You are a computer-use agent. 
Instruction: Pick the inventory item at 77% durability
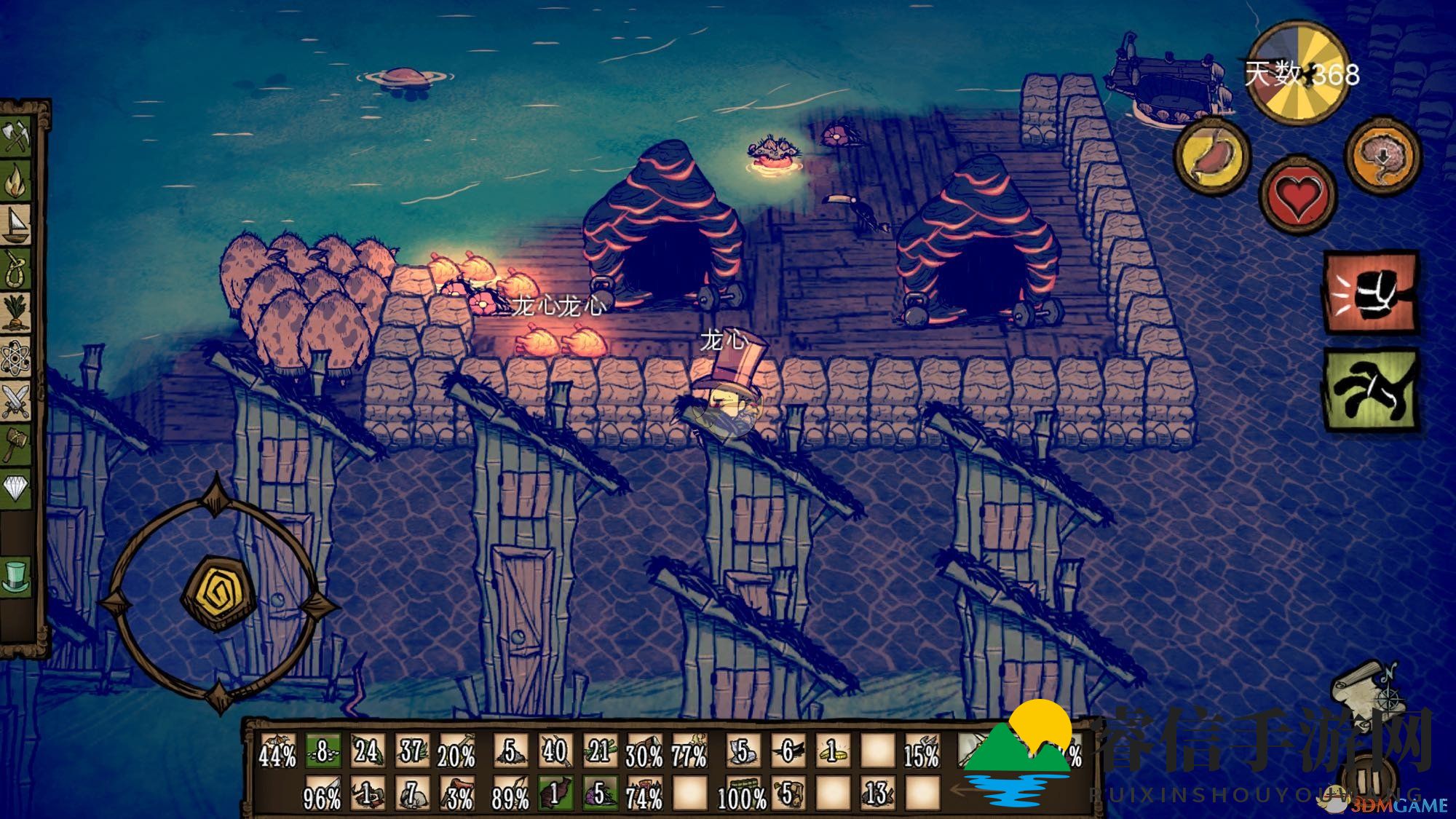pyautogui.click(x=689, y=751)
